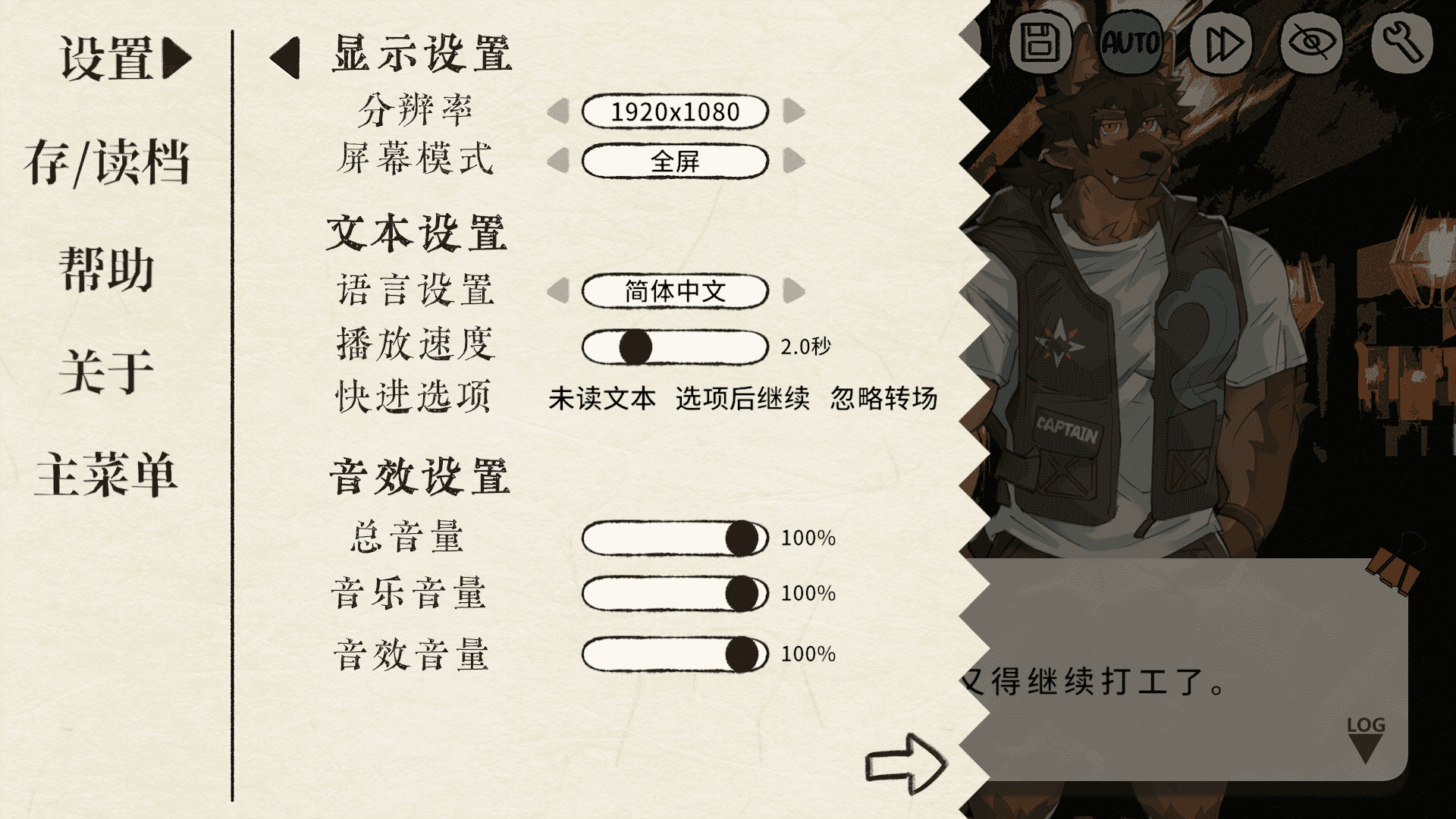This screenshot has width=1456, height=819.
Task: Click the save game disk icon
Action: [x=1043, y=43]
